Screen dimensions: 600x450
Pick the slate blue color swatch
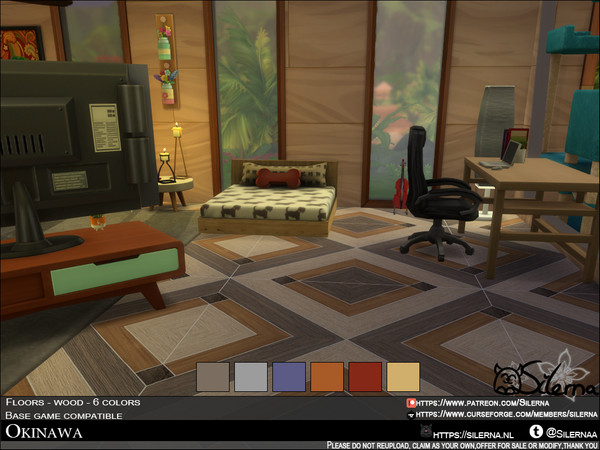point(290,377)
